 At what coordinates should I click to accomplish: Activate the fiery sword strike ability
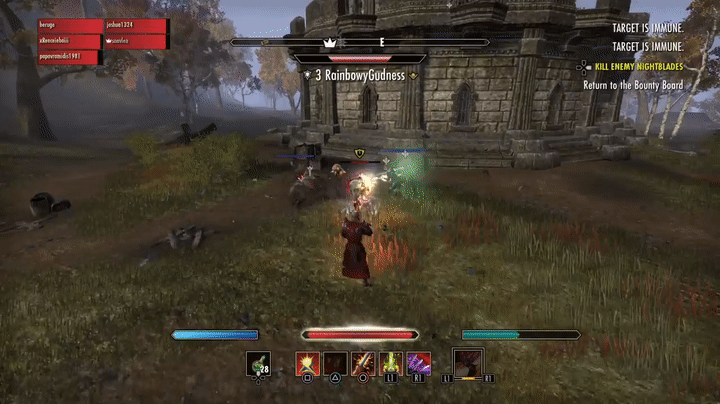pos(362,363)
